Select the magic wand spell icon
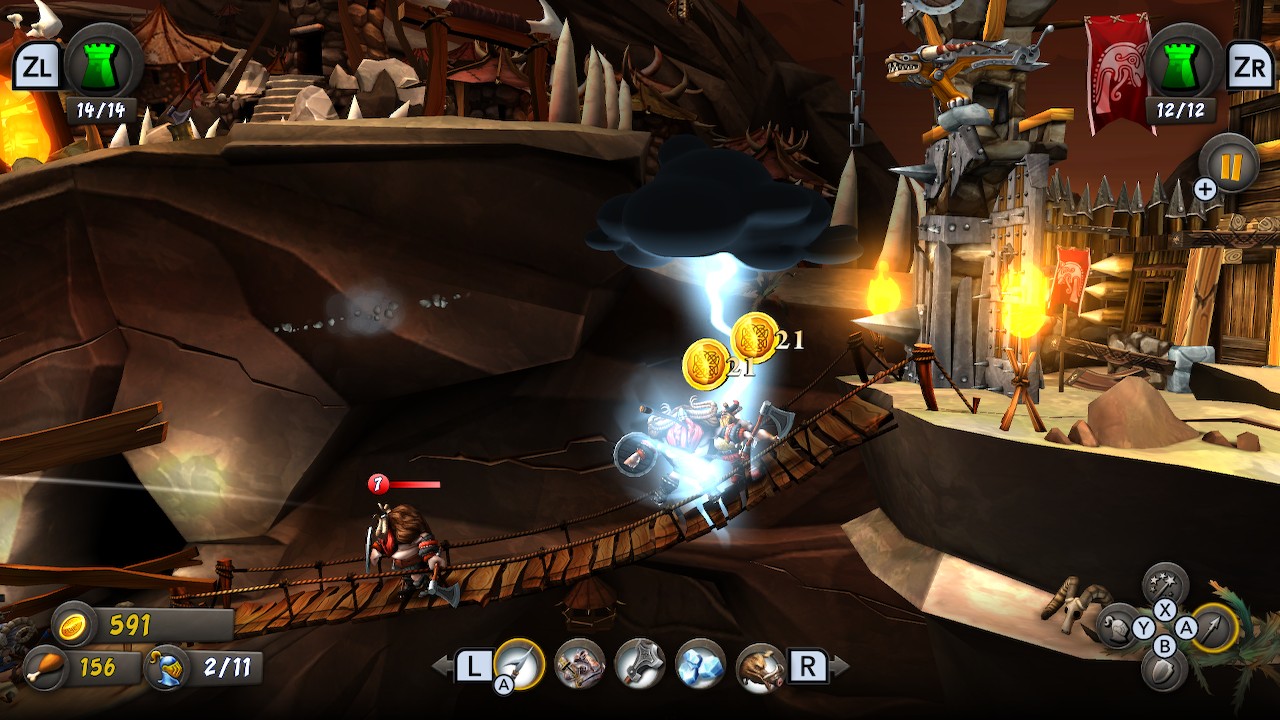Screen dimensions: 1280x720 (1163, 582)
